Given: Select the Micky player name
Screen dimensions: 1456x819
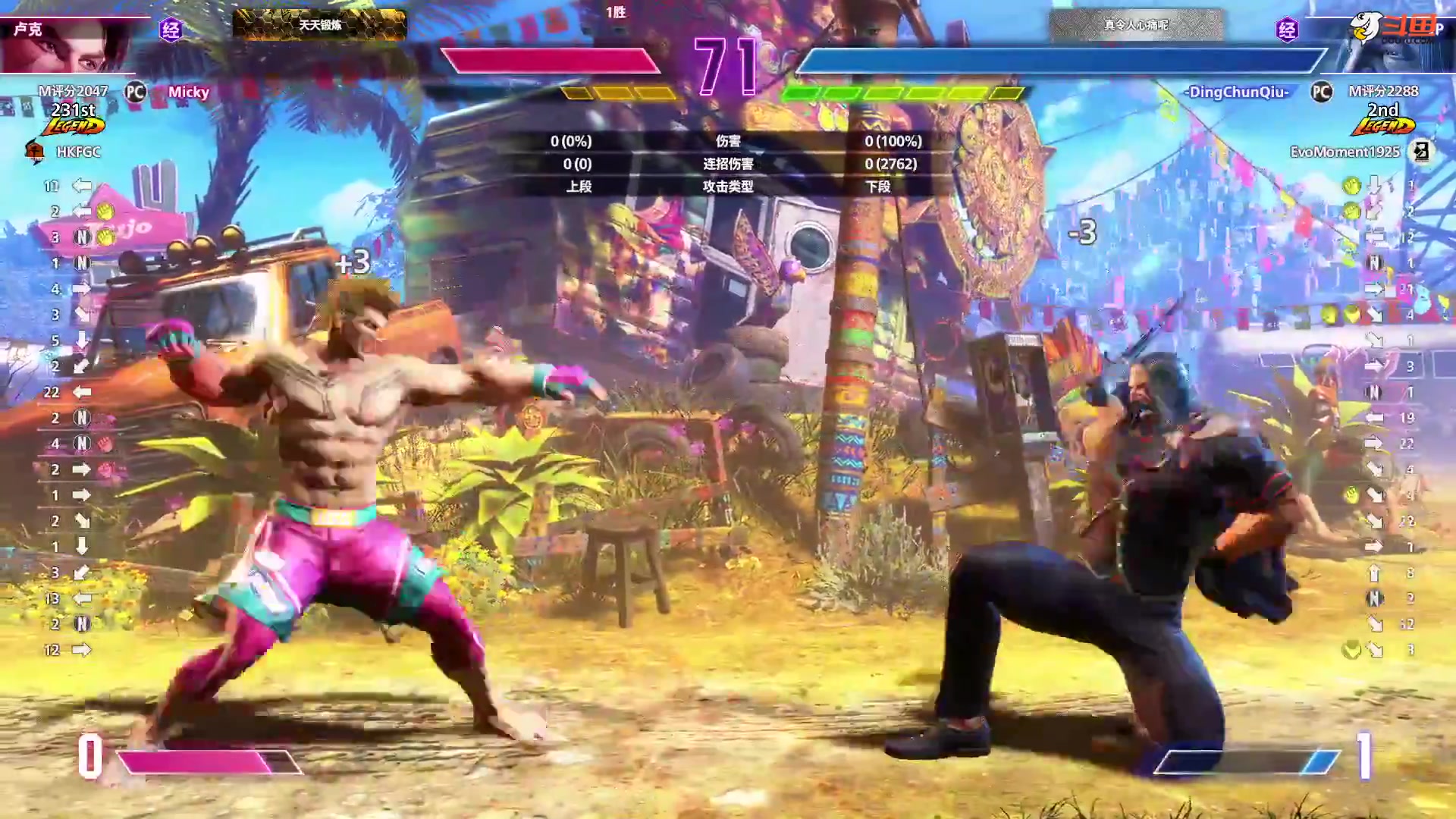Looking at the screenshot, I should [189, 93].
